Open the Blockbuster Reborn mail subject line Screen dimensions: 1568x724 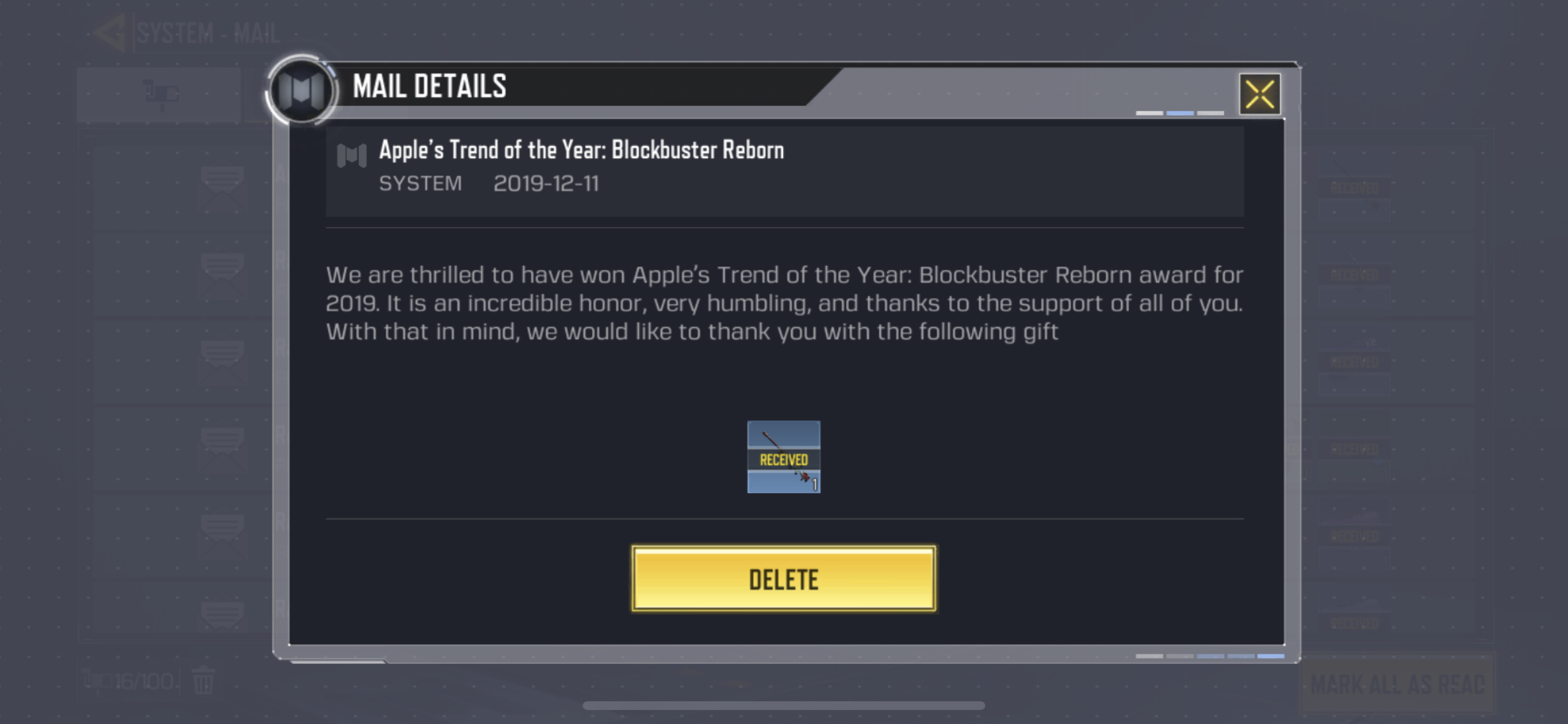coord(583,150)
